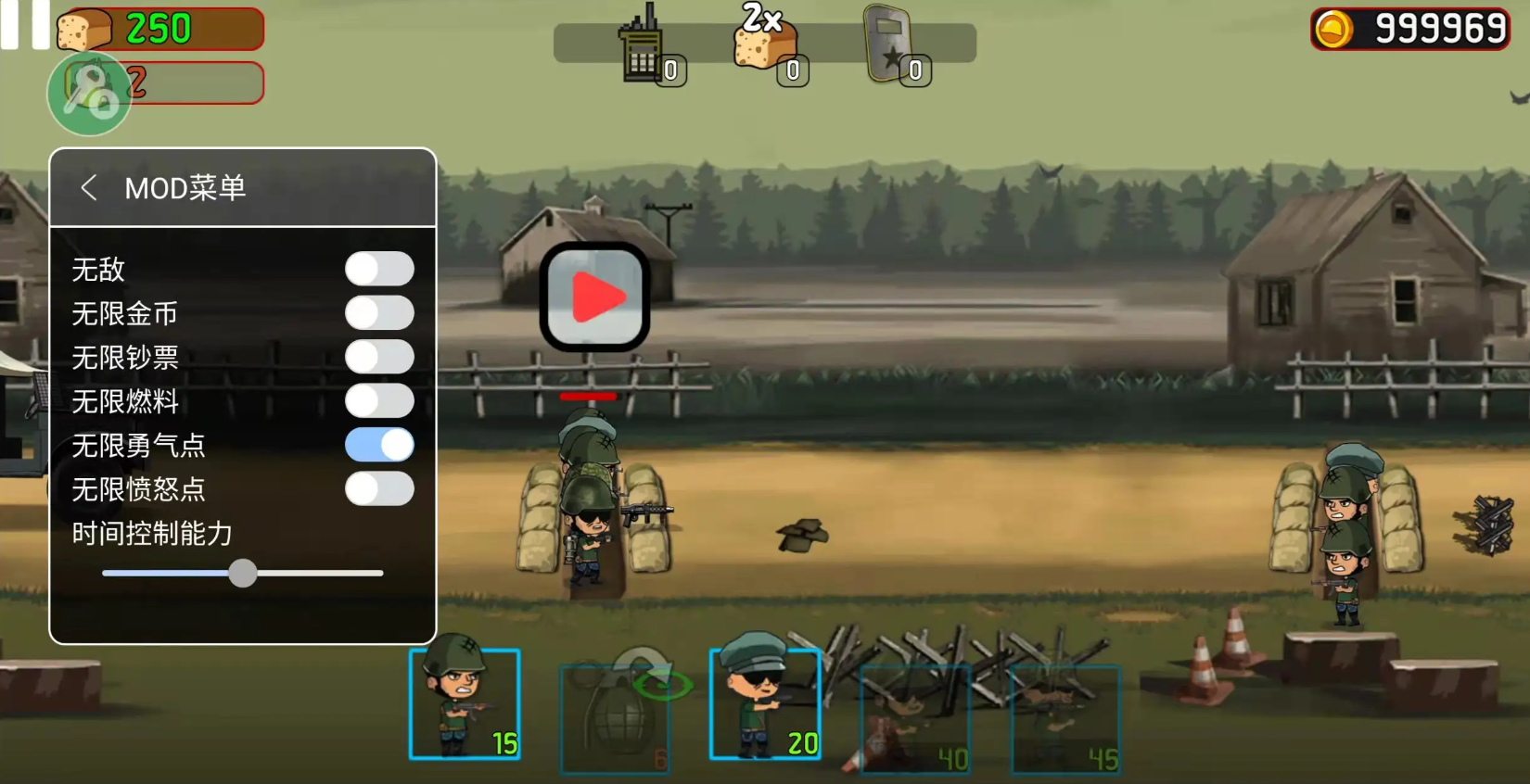Image resolution: width=1530 pixels, height=784 pixels.
Task: Choose the unit card costing 40
Action: pos(915,718)
